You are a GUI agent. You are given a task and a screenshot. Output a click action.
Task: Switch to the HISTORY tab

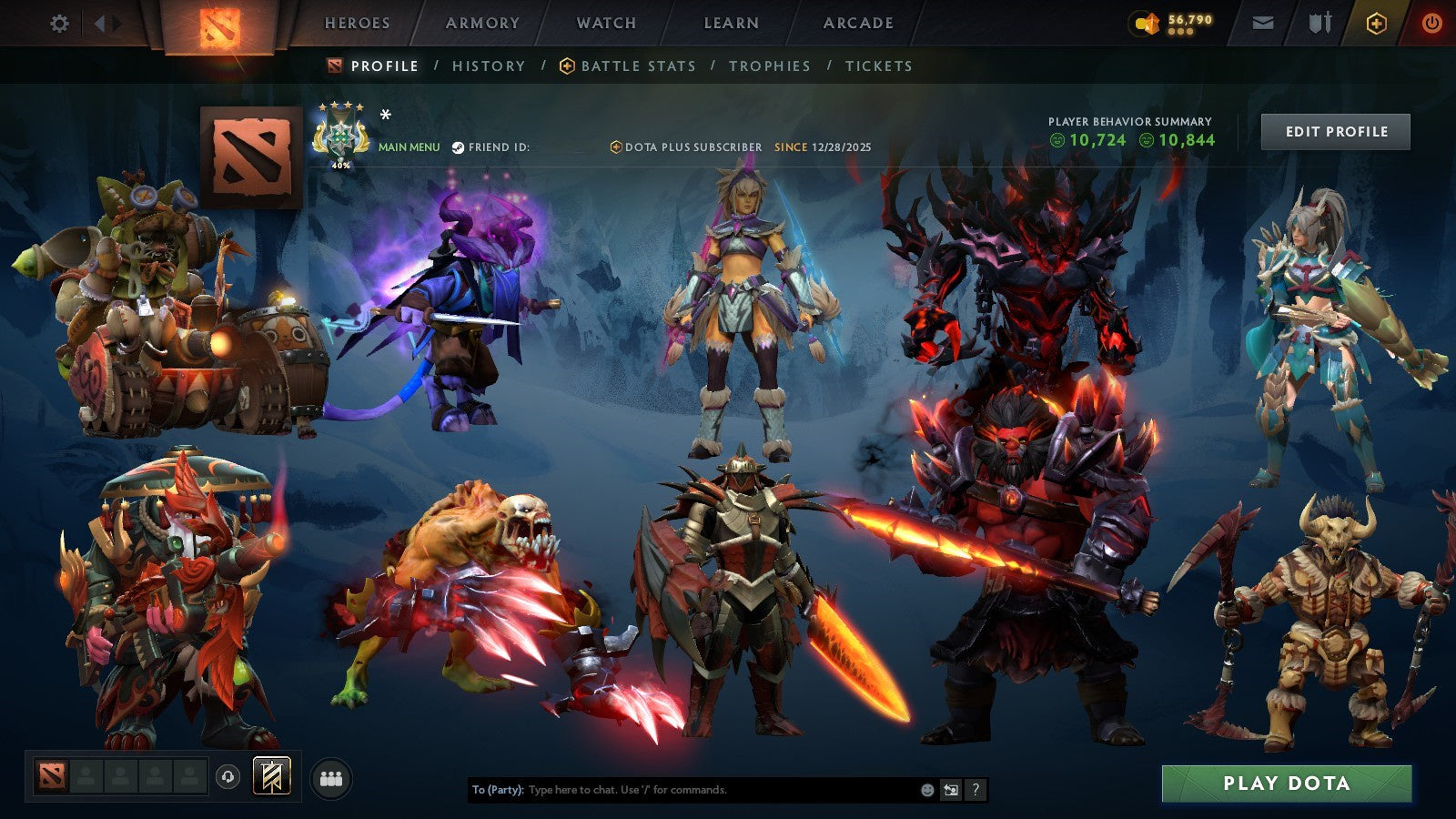(489, 66)
